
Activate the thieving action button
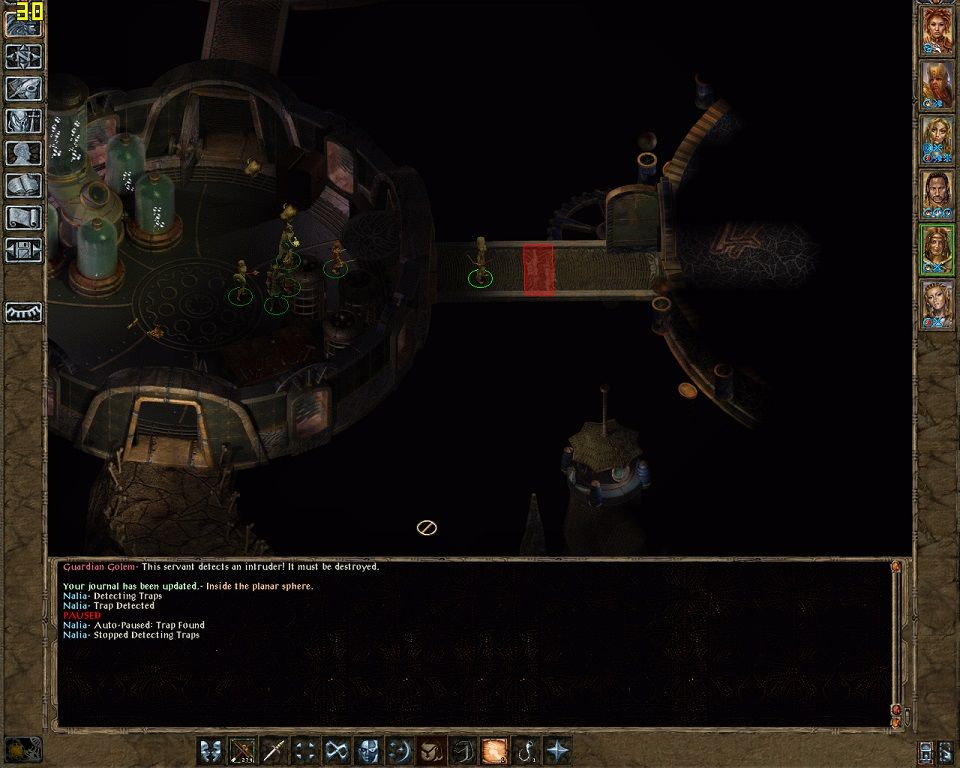click(338, 750)
